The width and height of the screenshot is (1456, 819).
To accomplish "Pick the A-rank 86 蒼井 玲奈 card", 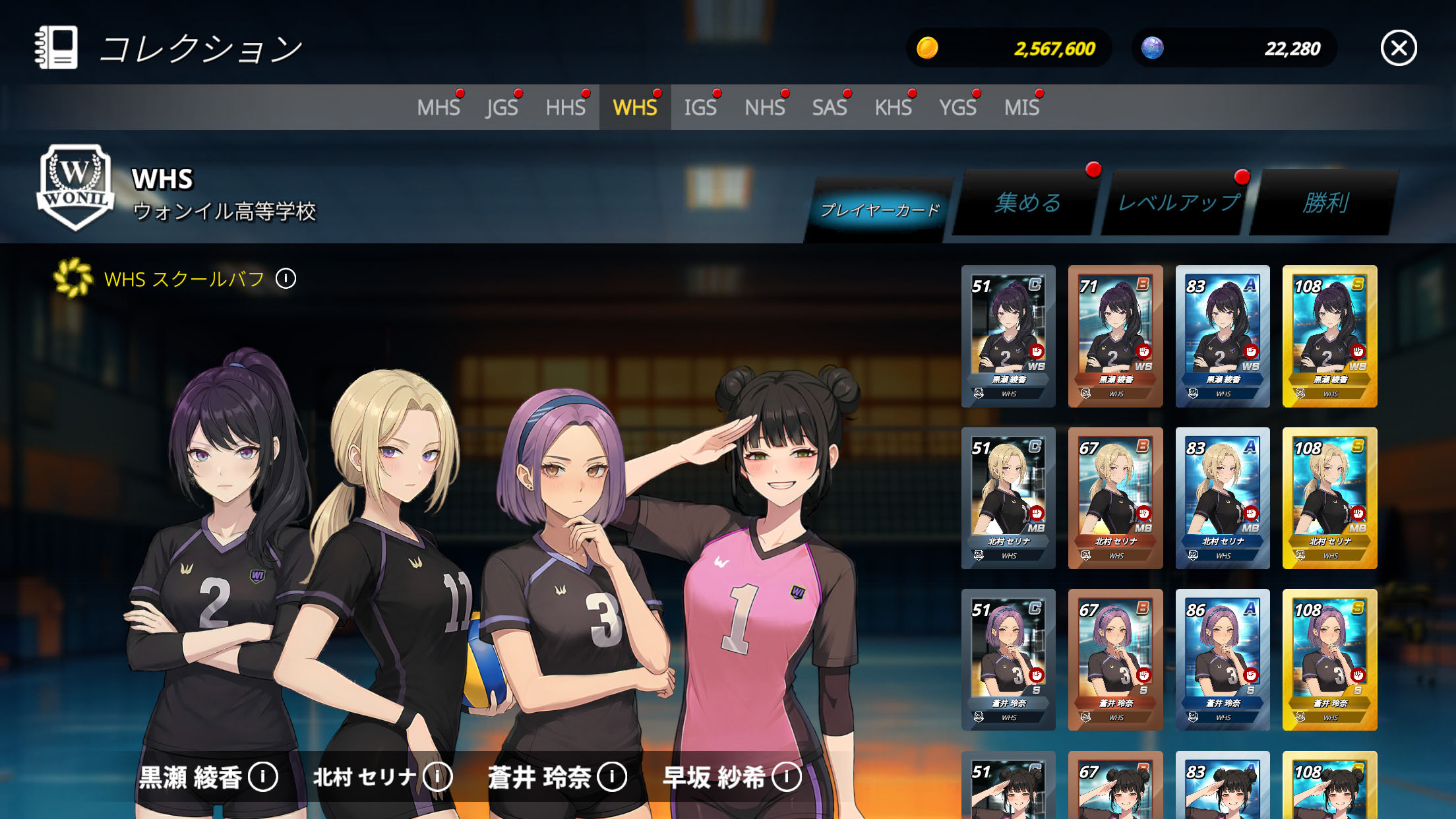I will [x=1223, y=659].
